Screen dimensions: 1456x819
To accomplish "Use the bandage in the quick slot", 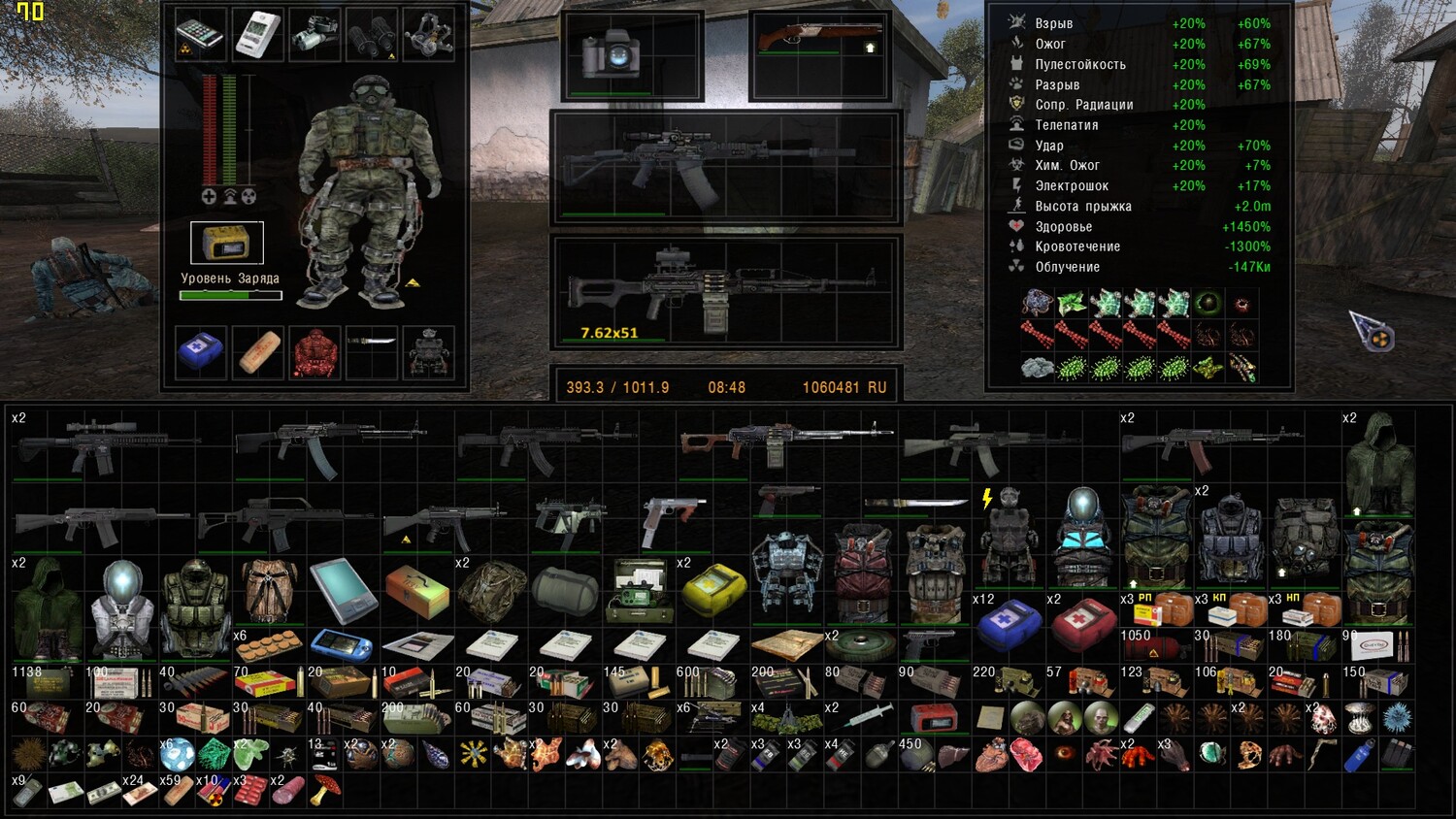I will [x=257, y=351].
